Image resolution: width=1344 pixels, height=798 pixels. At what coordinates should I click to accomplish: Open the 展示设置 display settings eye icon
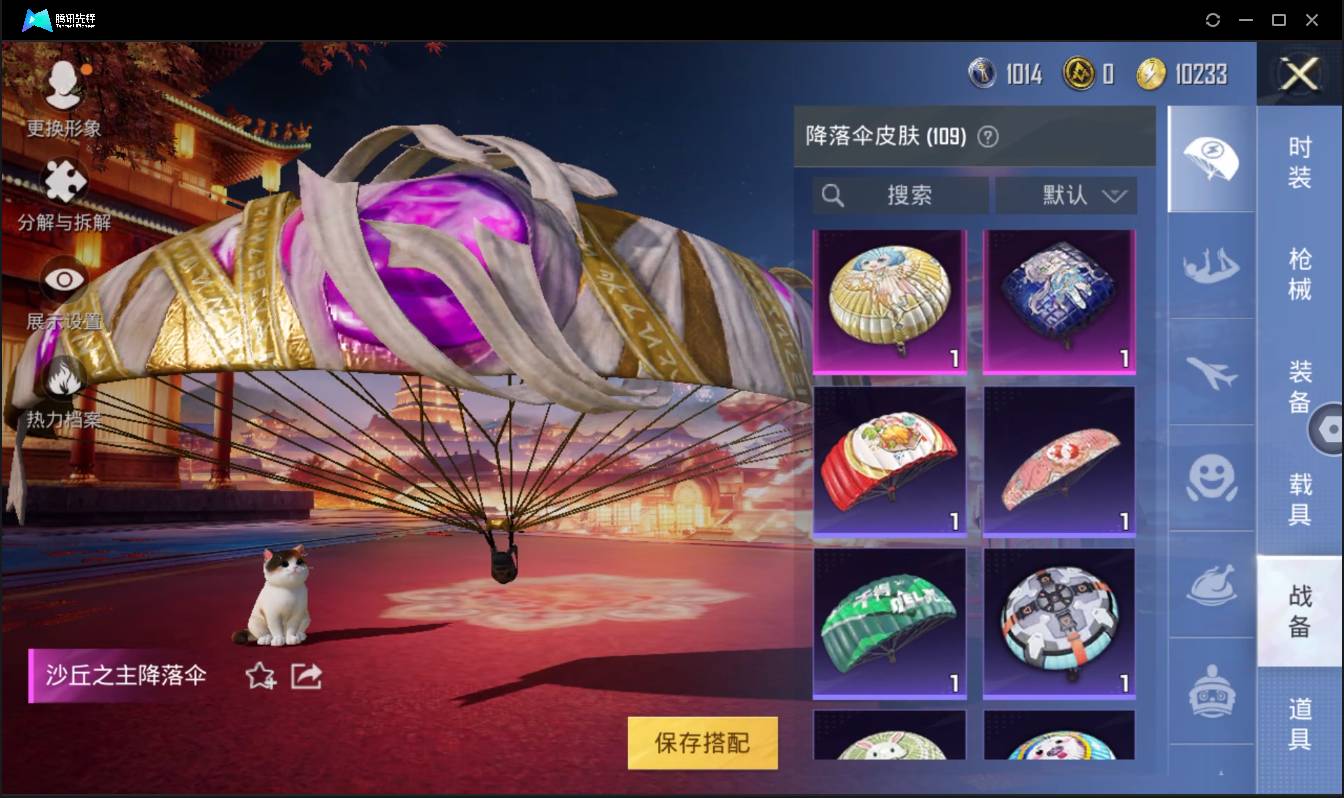[x=63, y=278]
